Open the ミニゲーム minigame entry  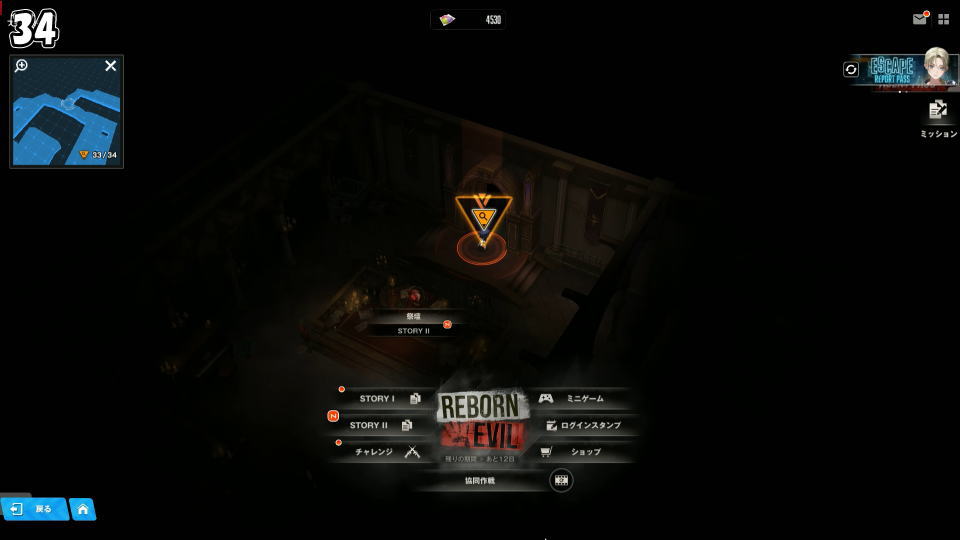[578, 399]
